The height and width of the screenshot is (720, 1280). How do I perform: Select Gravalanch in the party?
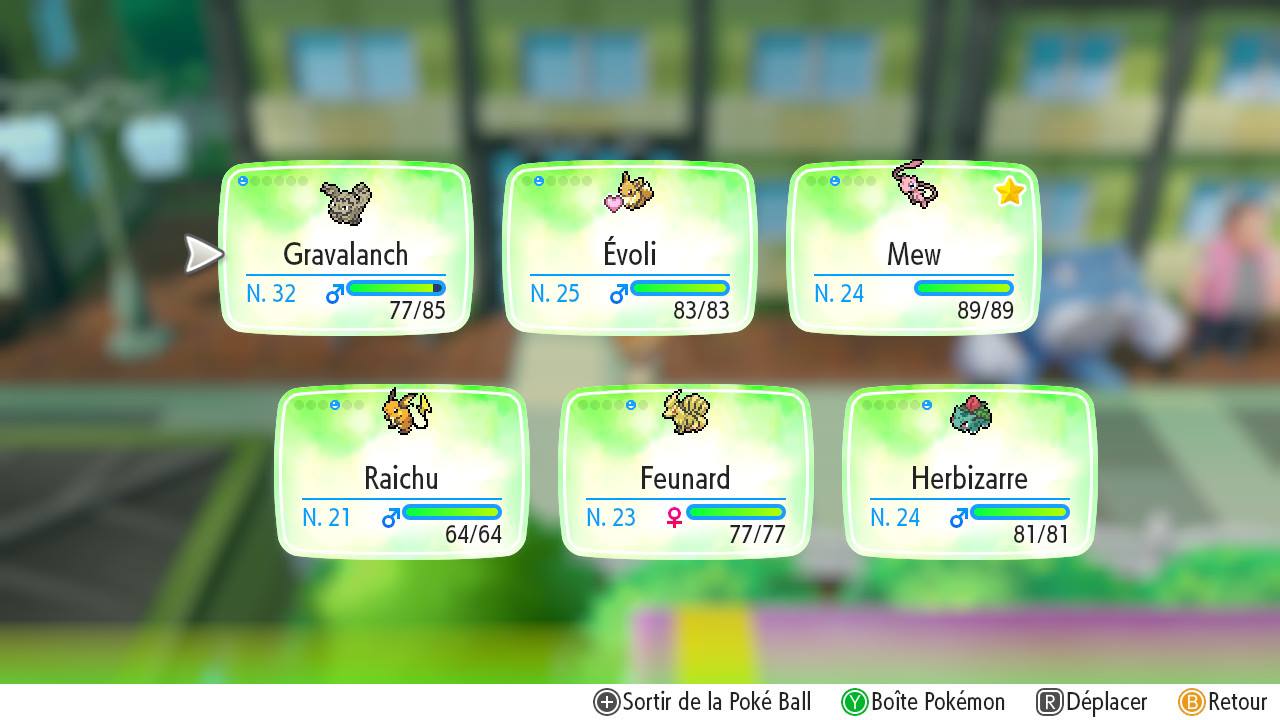pyautogui.click(x=345, y=248)
